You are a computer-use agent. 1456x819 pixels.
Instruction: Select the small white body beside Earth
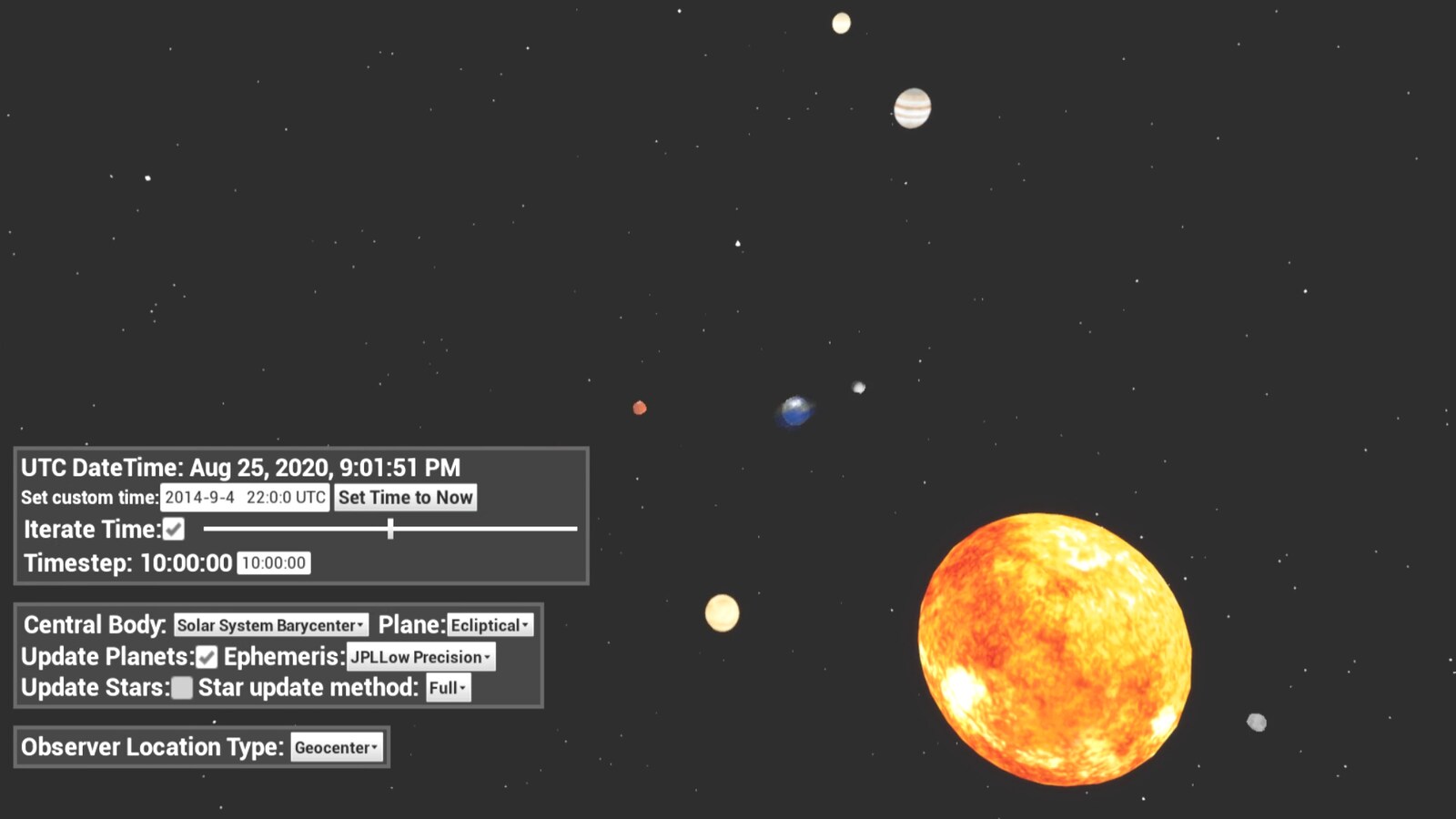(856, 386)
